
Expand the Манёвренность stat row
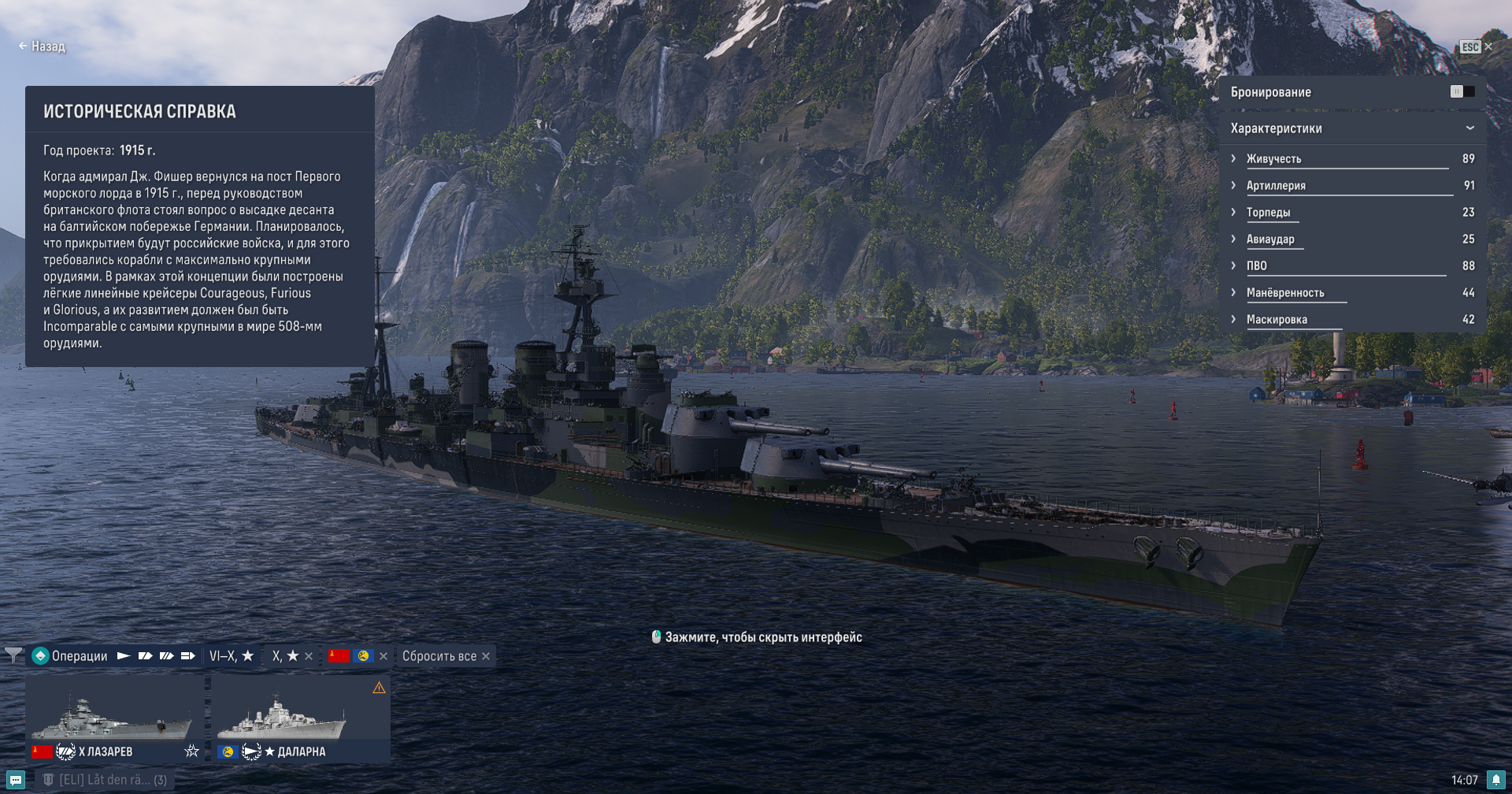point(1233,292)
